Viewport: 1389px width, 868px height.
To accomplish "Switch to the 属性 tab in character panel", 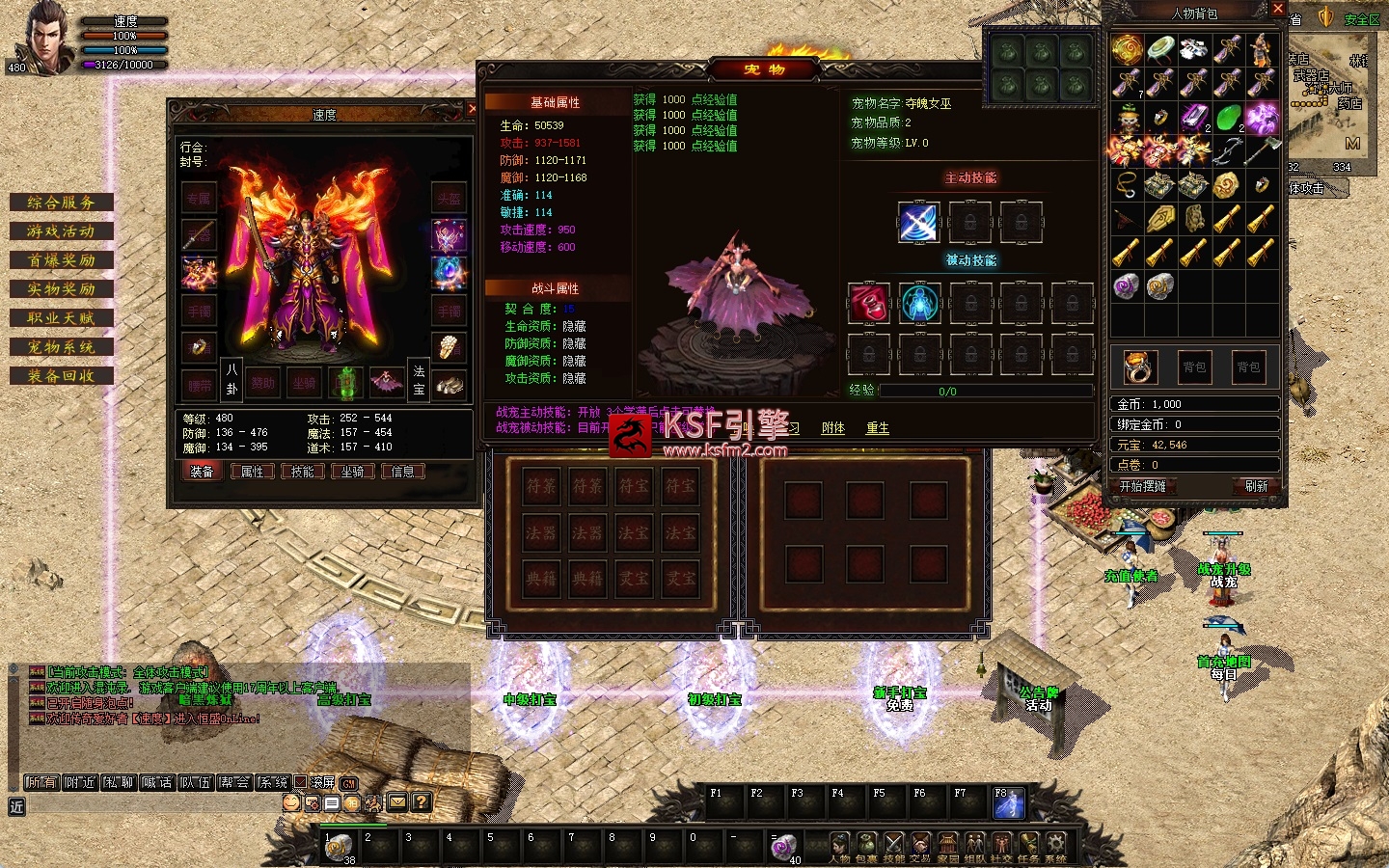I will coord(253,472).
